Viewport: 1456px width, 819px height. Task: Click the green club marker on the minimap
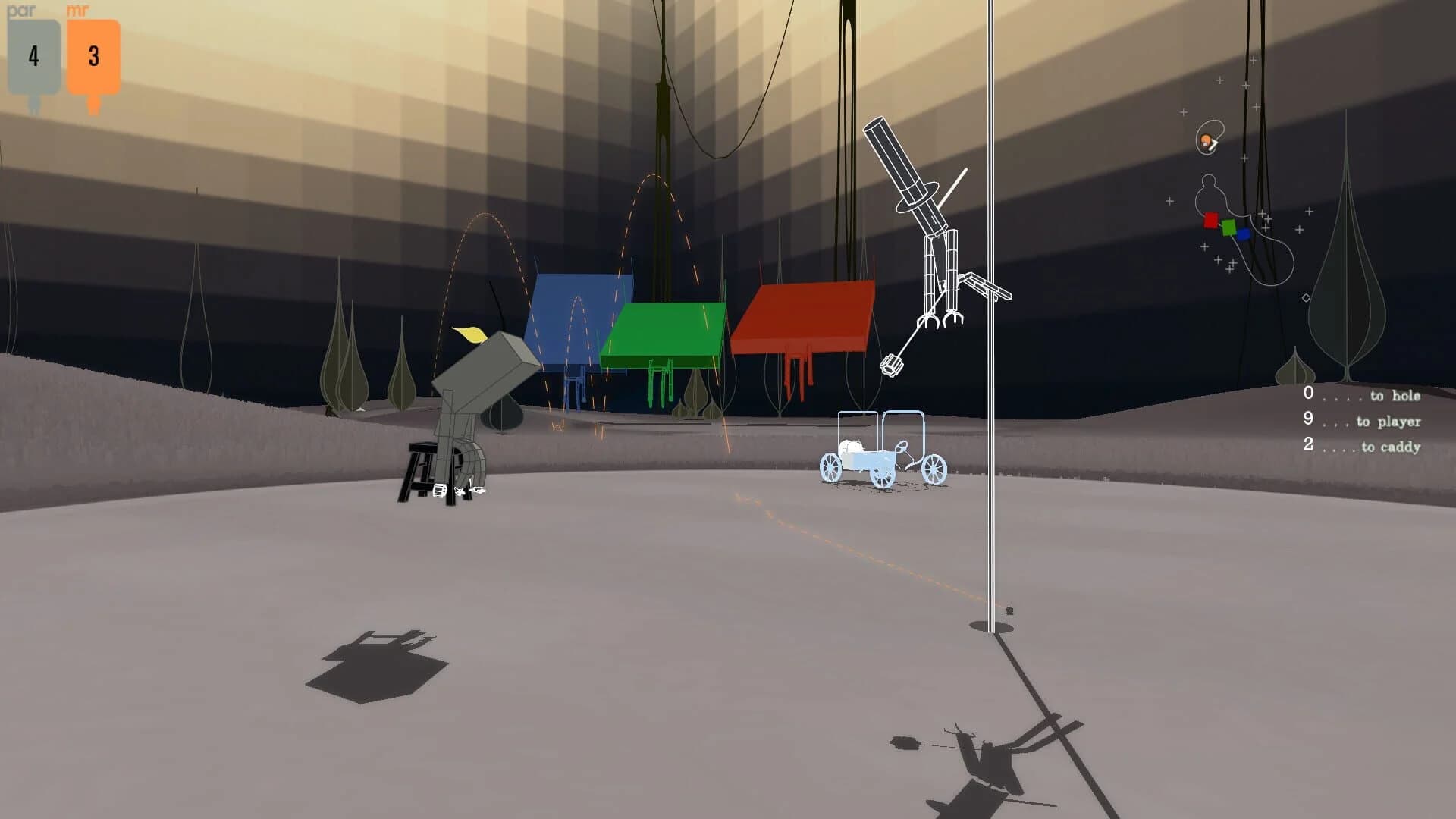1228,227
